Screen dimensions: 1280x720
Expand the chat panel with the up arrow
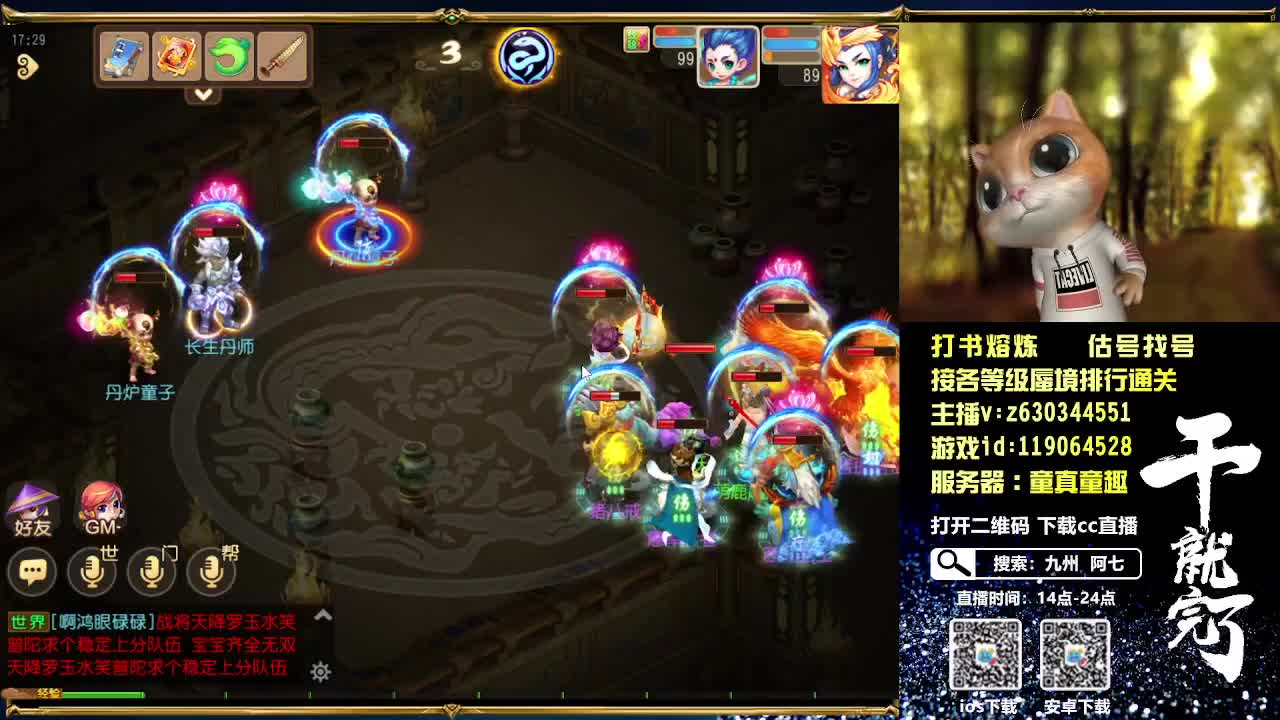(322, 616)
